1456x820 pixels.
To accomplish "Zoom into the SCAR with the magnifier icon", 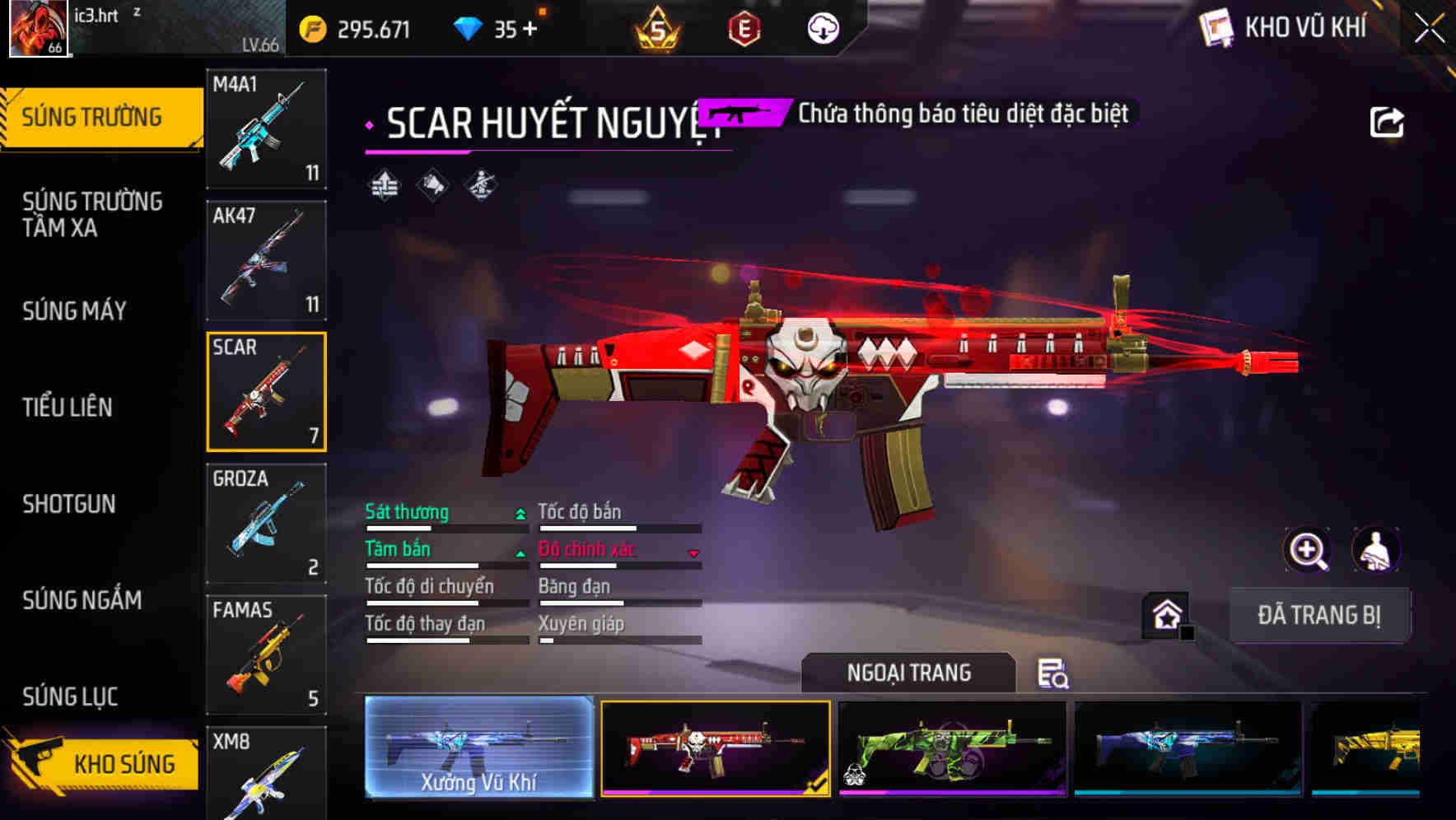I will (1308, 550).
